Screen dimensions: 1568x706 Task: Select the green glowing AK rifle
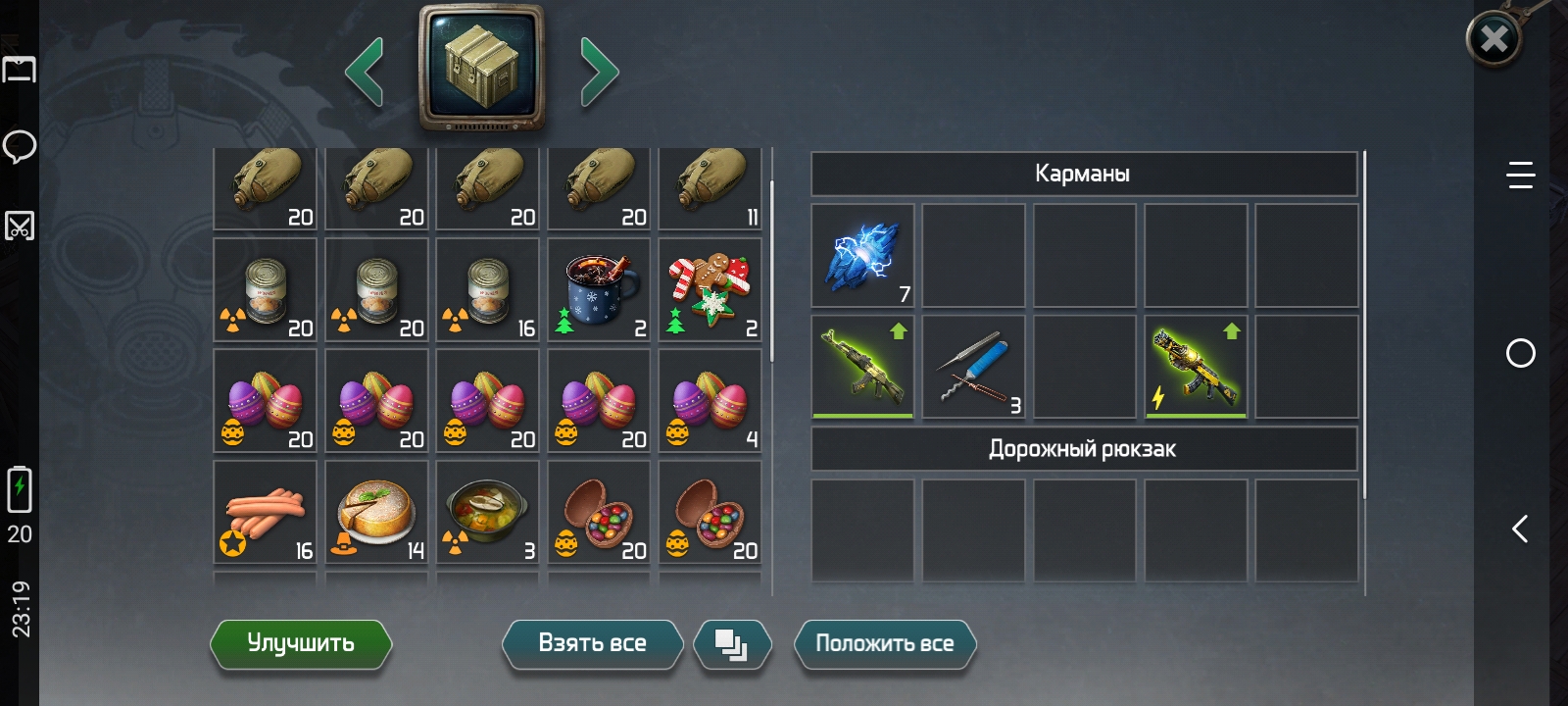862,367
